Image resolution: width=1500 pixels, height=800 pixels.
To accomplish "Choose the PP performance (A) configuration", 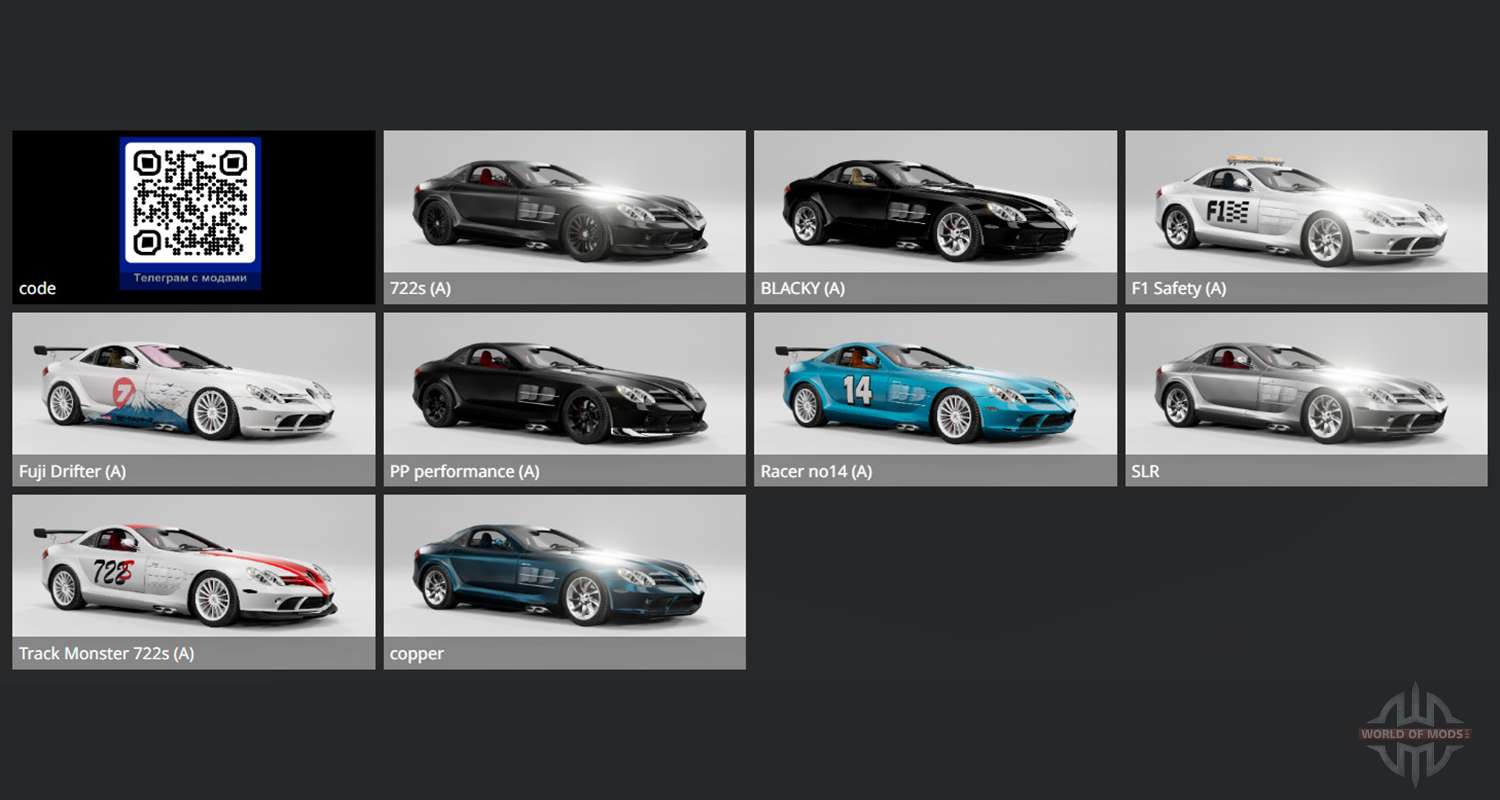I will (564, 398).
